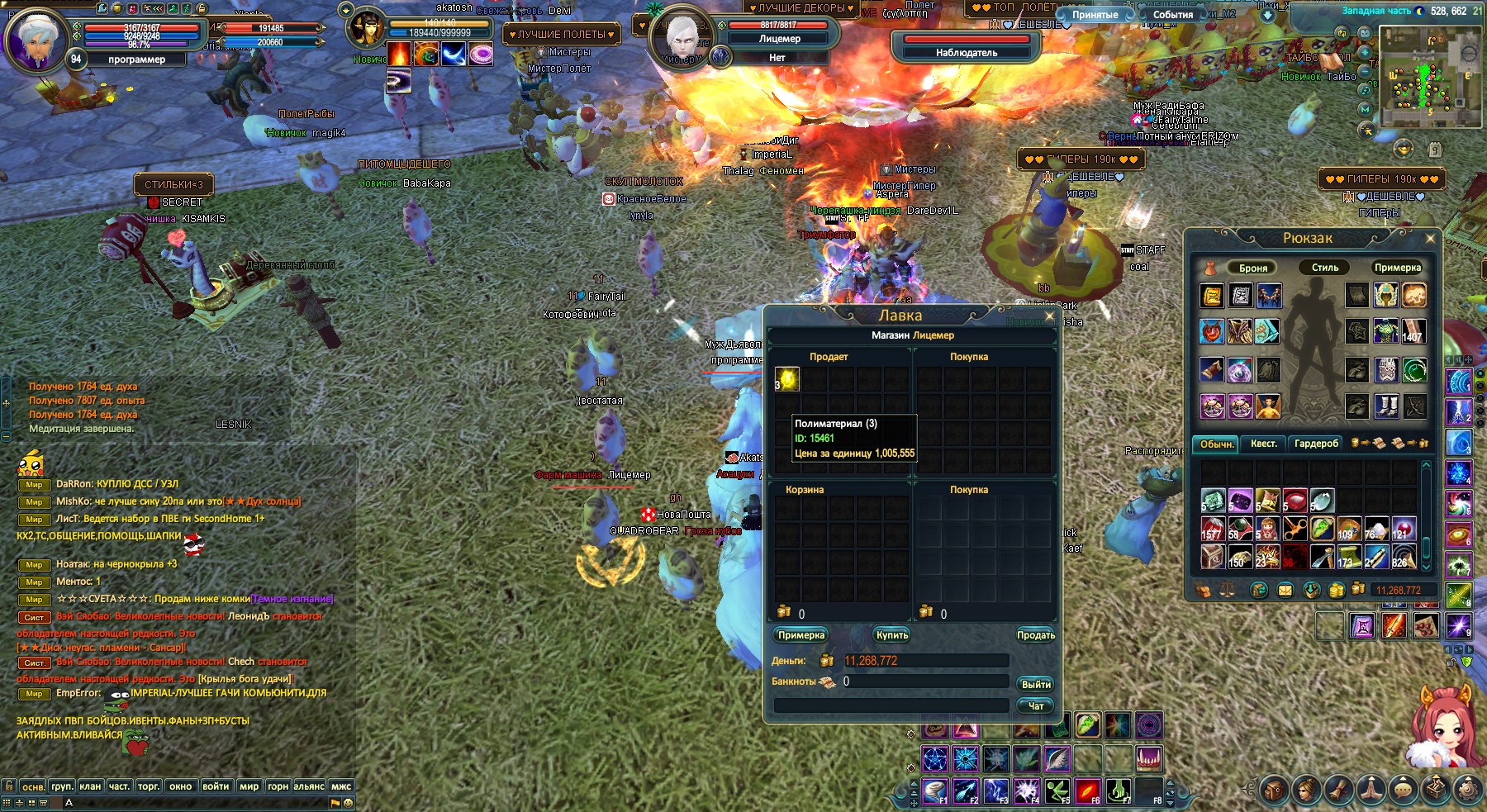
Task: Select the Квест. inventory tab
Action: coord(1263,444)
